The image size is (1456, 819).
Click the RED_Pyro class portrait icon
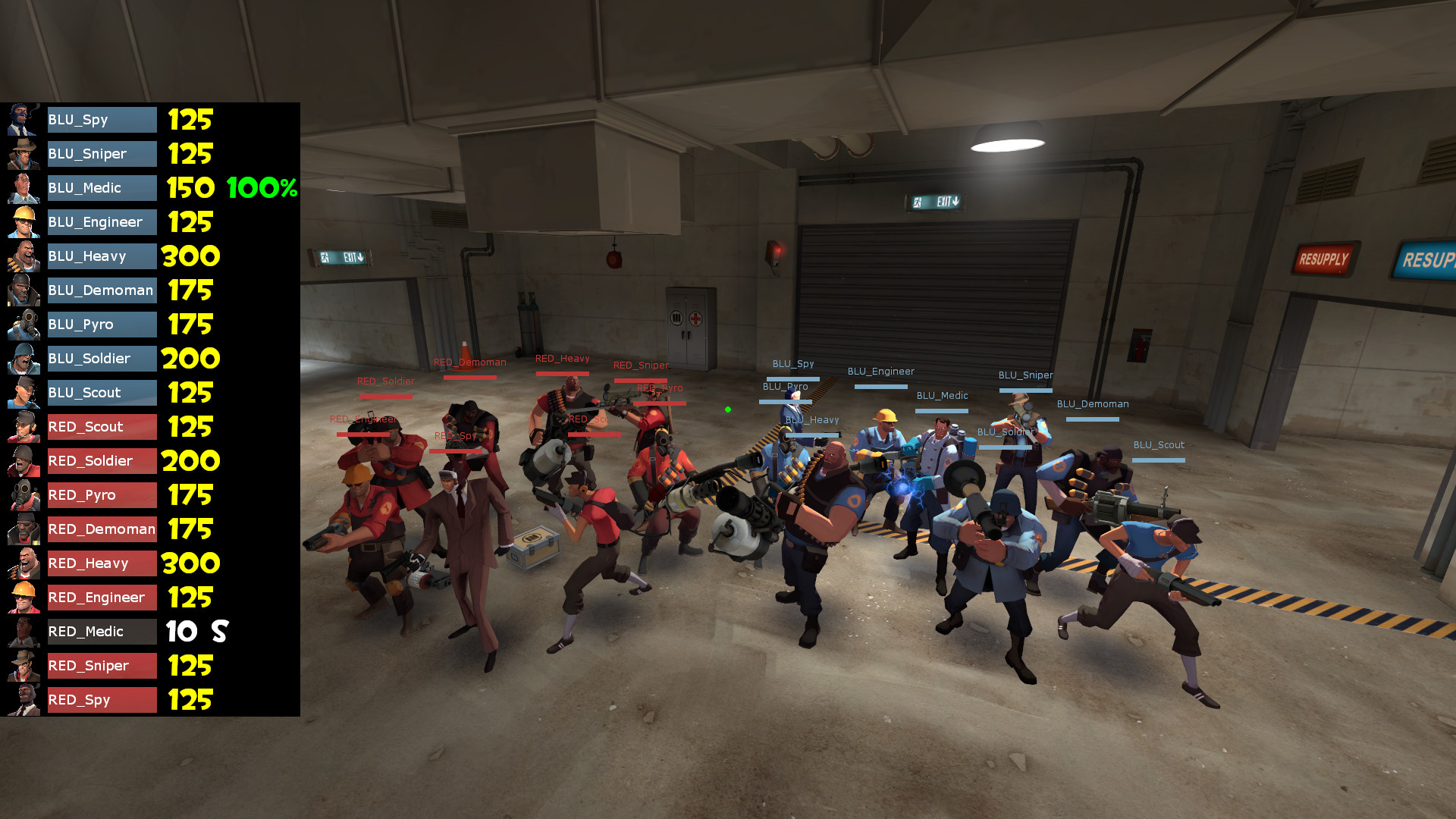click(x=23, y=495)
